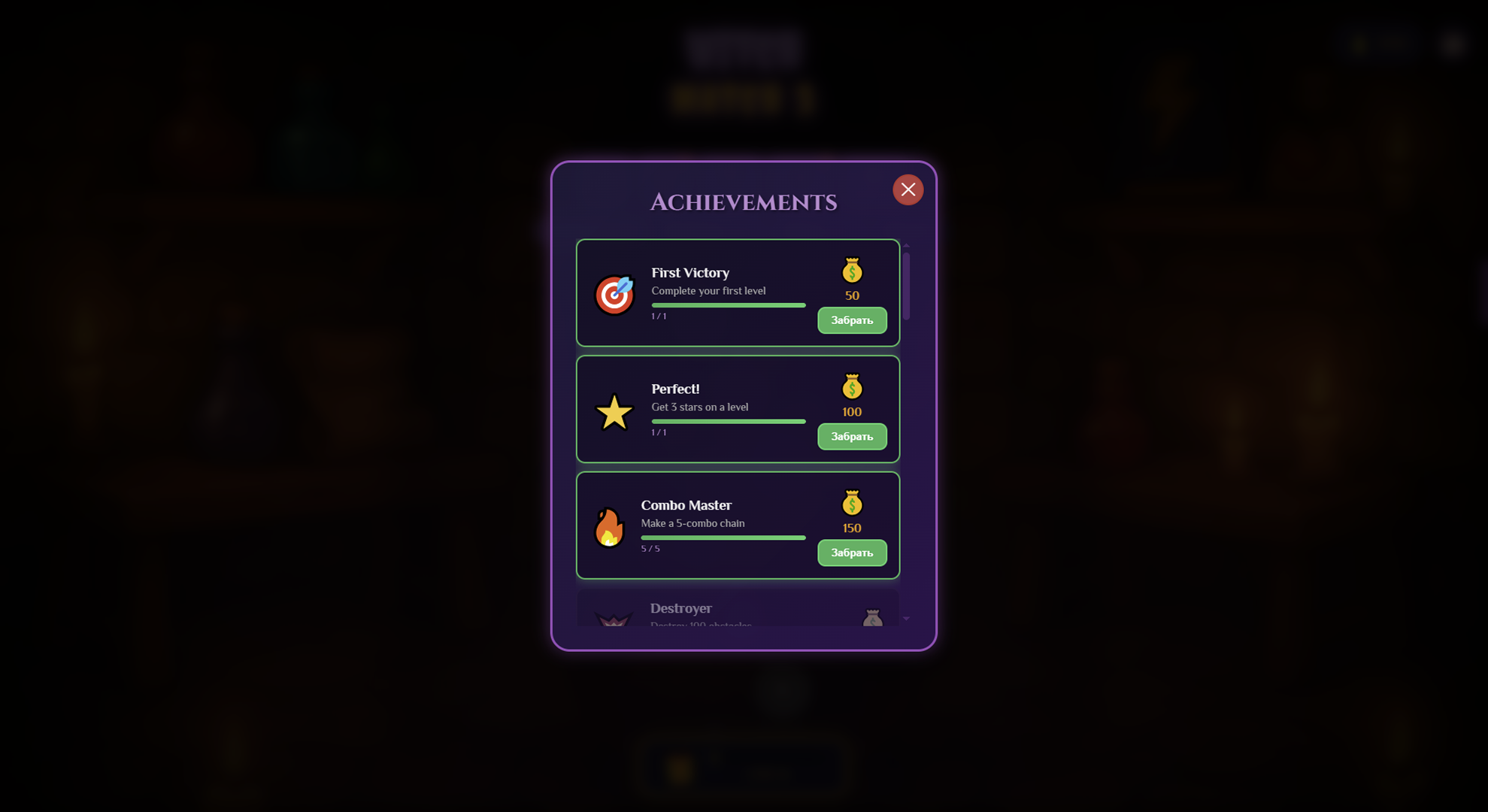Screen dimensions: 1488x812
Task: Click the First Victory progress bar
Action: point(728,305)
